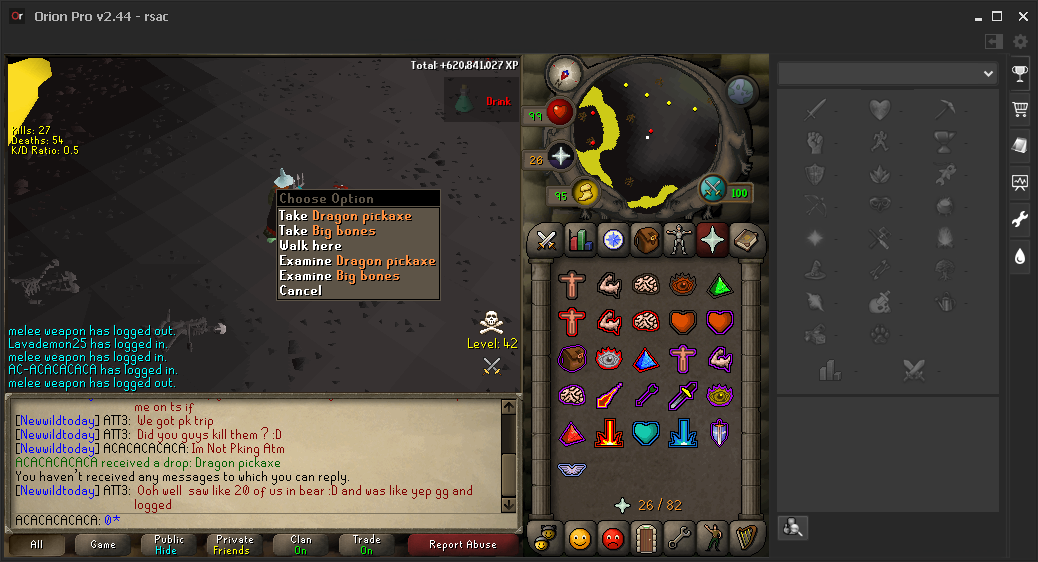Open the worn equipment tab
Viewport: 1038px width, 562px height.
pyautogui.click(x=679, y=239)
